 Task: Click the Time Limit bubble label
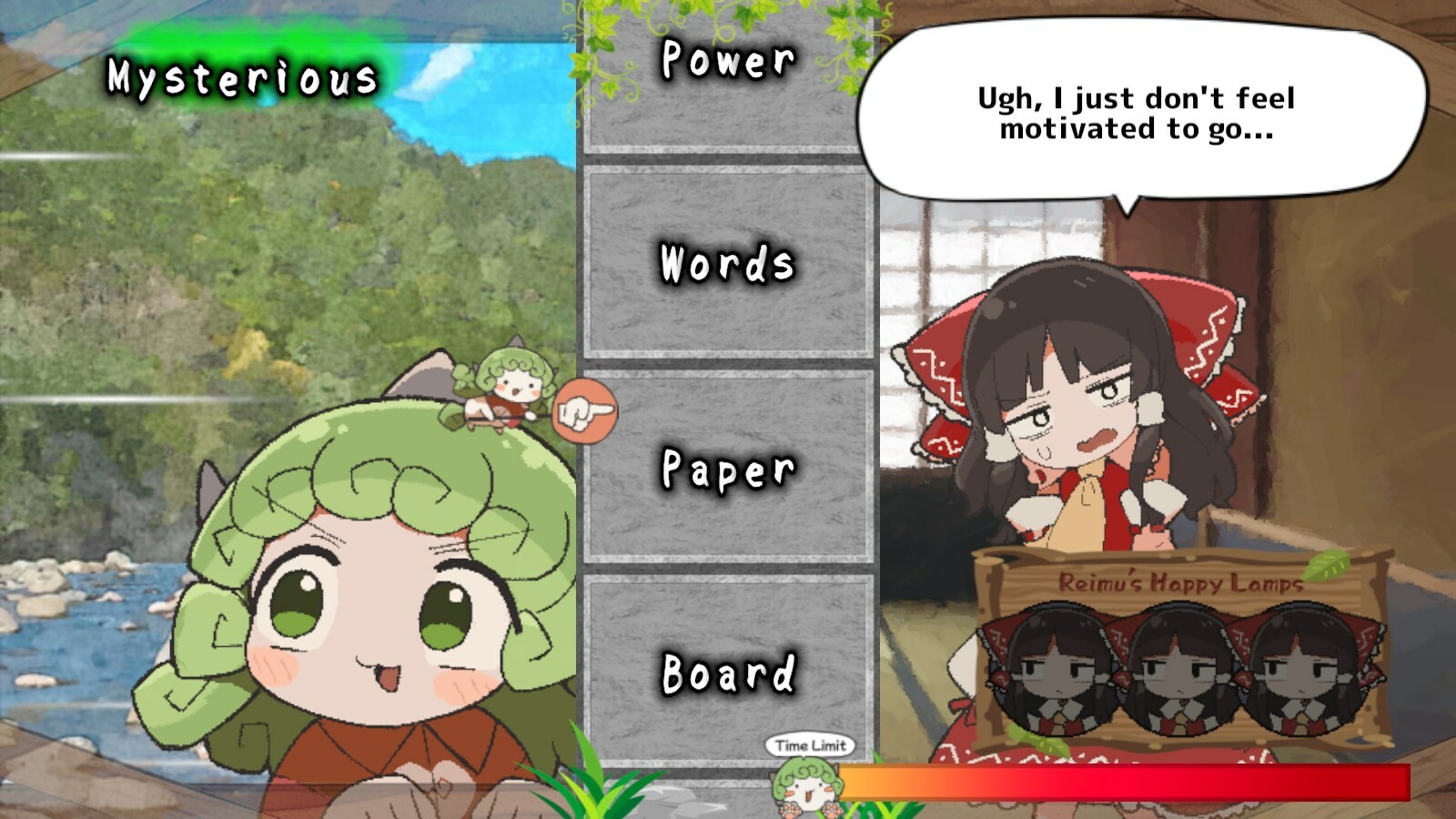(811, 746)
